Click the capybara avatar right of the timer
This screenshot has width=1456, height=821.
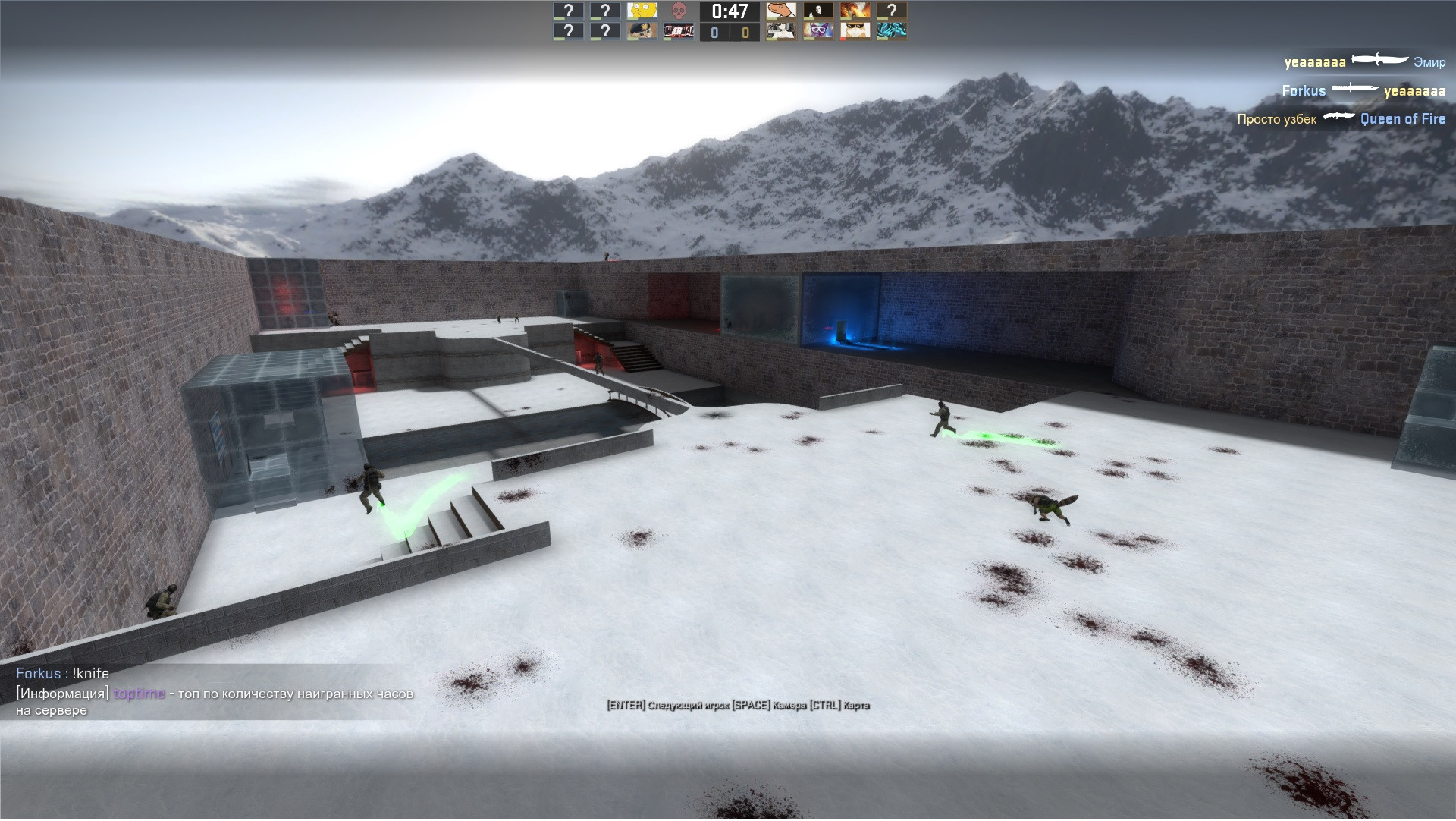tap(780, 11)
